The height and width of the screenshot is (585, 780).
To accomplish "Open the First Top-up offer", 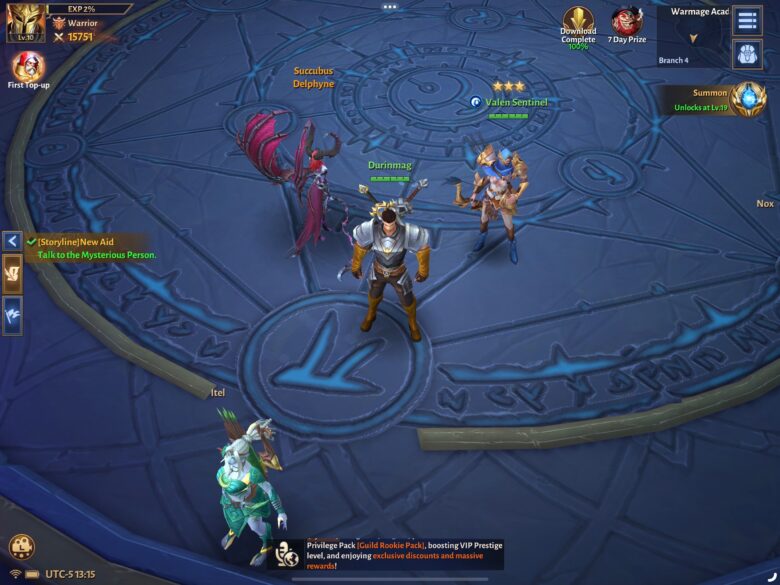I will point(27,69).
